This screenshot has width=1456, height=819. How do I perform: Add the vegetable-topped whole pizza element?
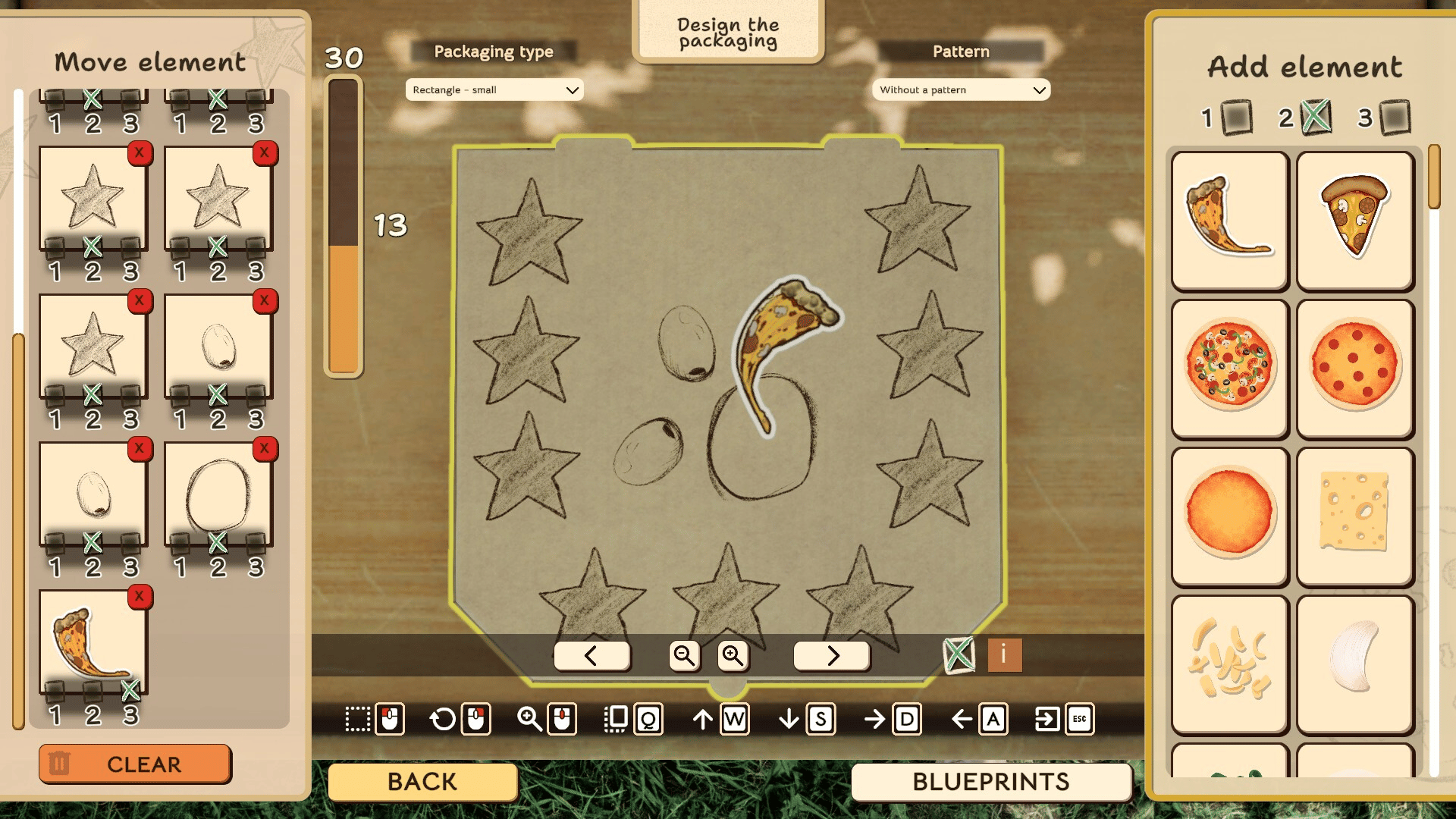[1229, 368]
